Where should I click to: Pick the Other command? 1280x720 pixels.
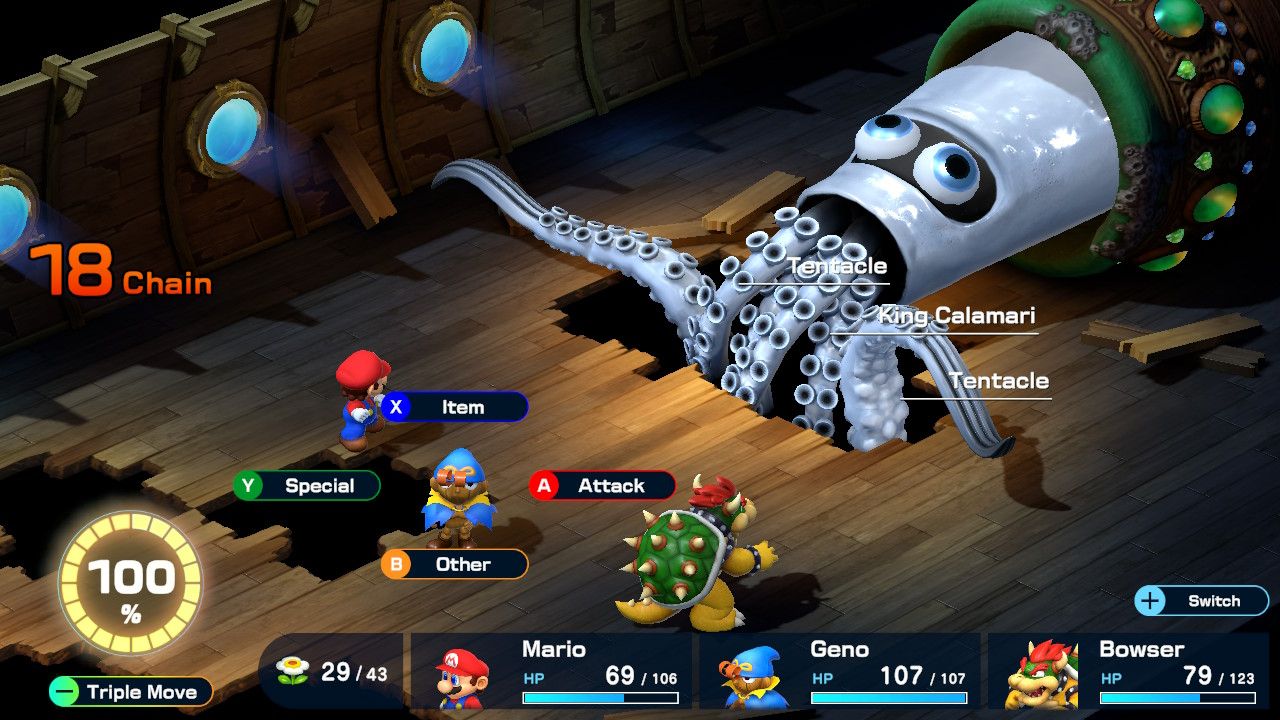[454, 564]
